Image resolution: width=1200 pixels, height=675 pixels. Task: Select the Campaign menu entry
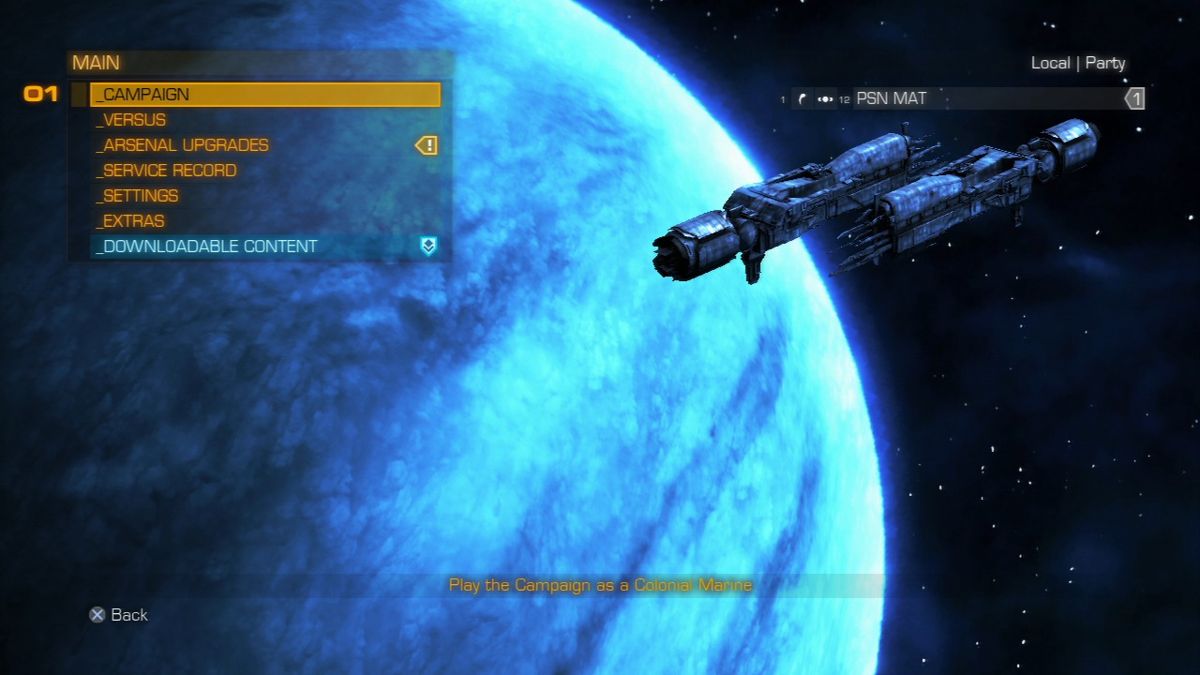point(265,95)
